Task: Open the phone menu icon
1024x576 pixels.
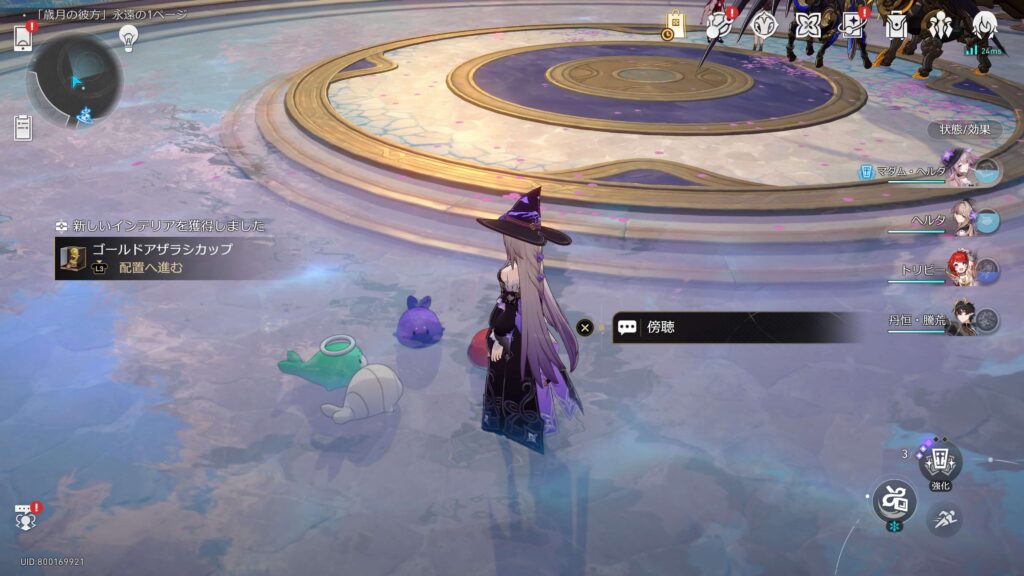Action: coord(24,38)
